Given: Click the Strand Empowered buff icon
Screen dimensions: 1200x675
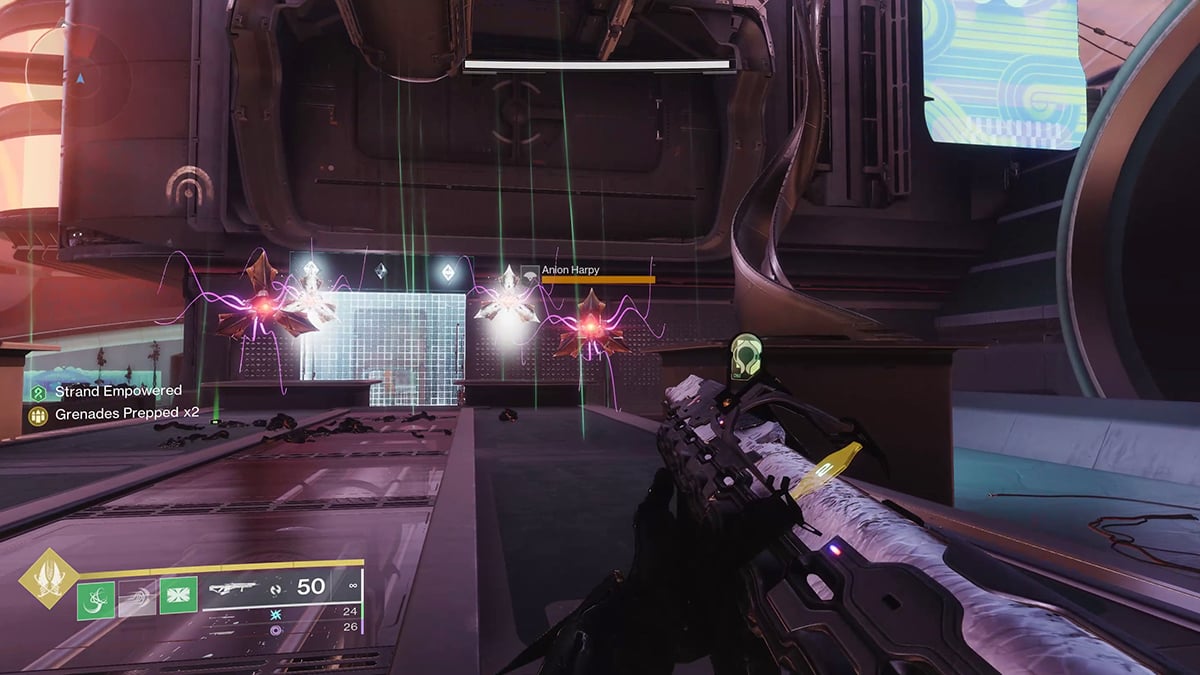Looking at the screenshot, I should coord(38,393).
